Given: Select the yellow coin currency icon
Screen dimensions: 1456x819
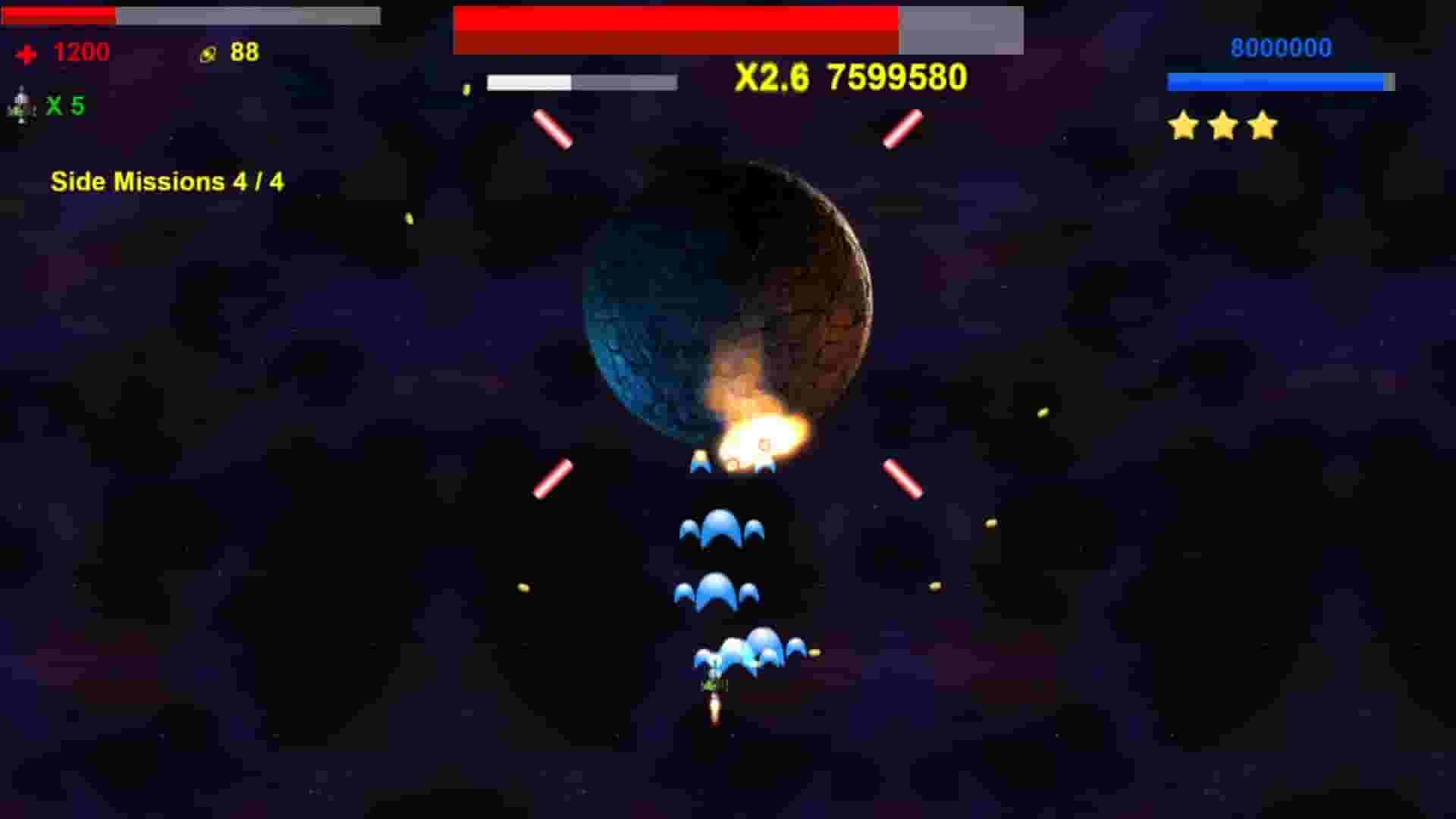Looking at the screenshot, I should click(x=206, y=53).
